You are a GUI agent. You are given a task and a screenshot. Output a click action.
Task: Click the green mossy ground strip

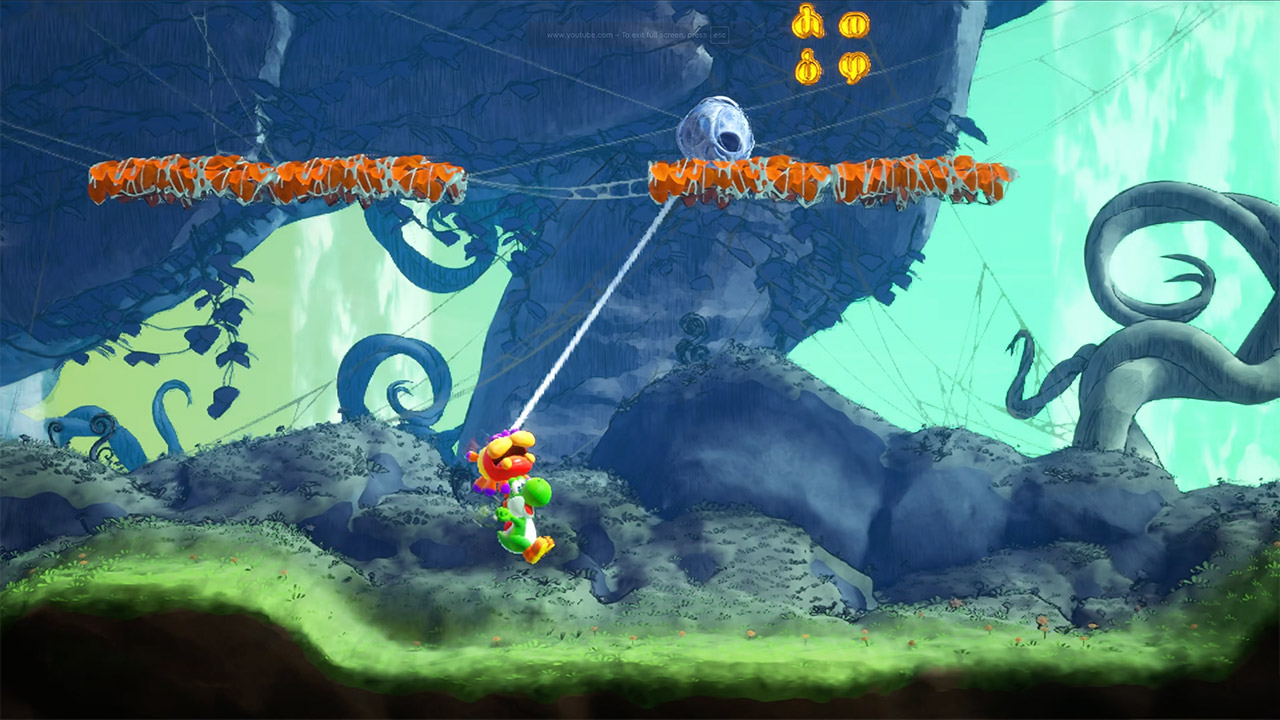(x=400, y=620)
